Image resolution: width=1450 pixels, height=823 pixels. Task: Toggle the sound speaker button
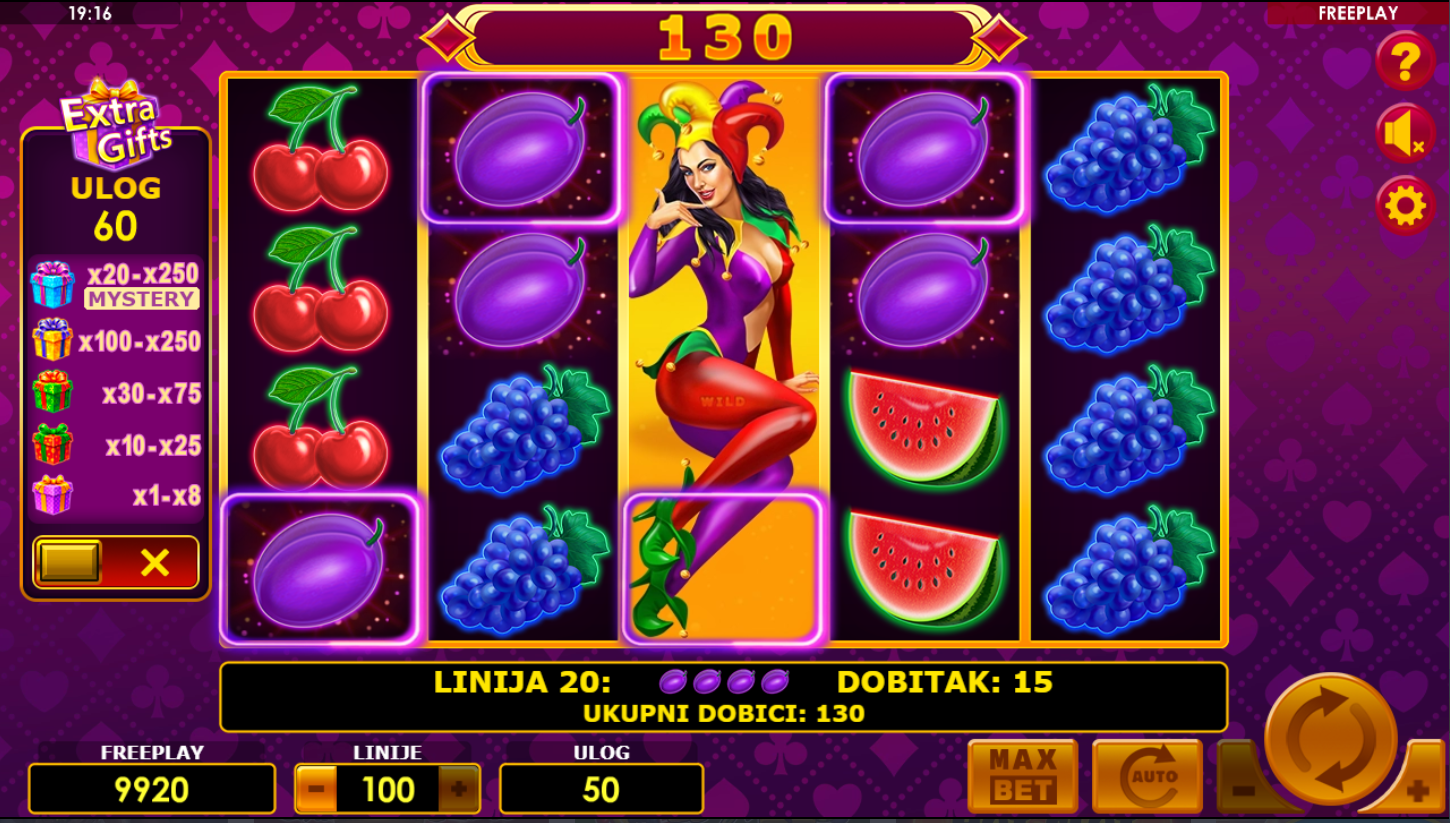click(1405, 134)
